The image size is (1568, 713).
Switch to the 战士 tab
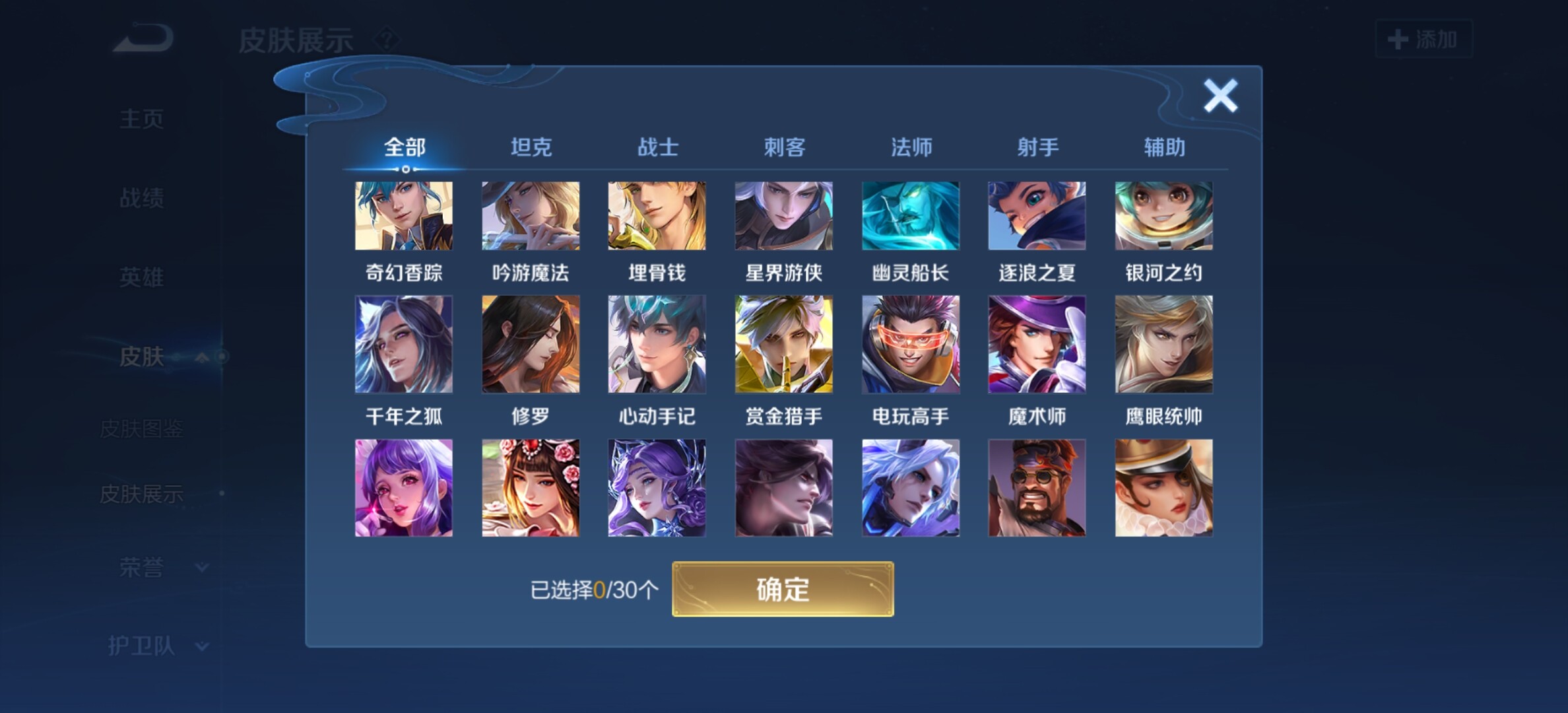[x=657, y=147]
